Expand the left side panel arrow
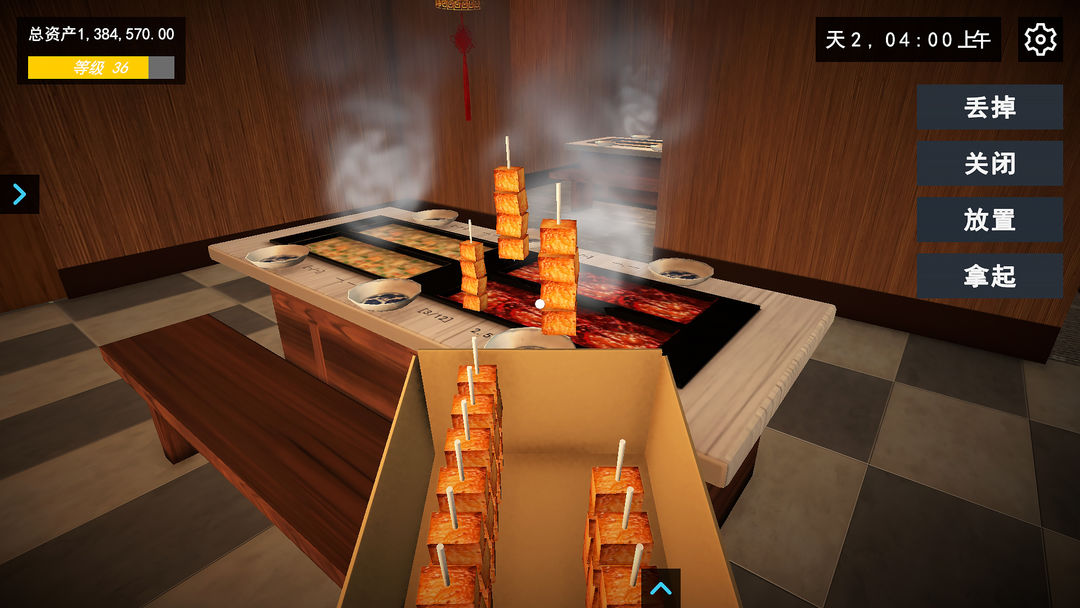The image size is (1080, 608). click(x=19, y=194)
